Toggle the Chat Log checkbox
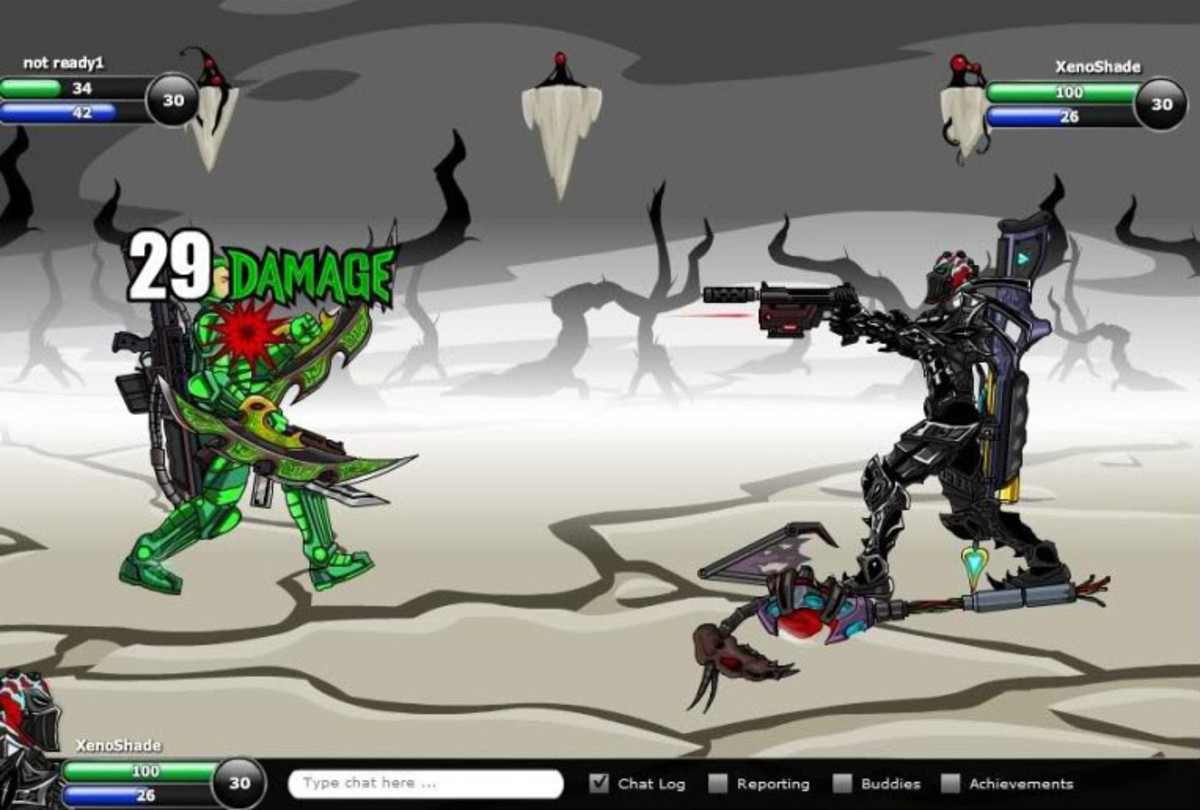The image size is (1200, 810). (x=599, y=783)
